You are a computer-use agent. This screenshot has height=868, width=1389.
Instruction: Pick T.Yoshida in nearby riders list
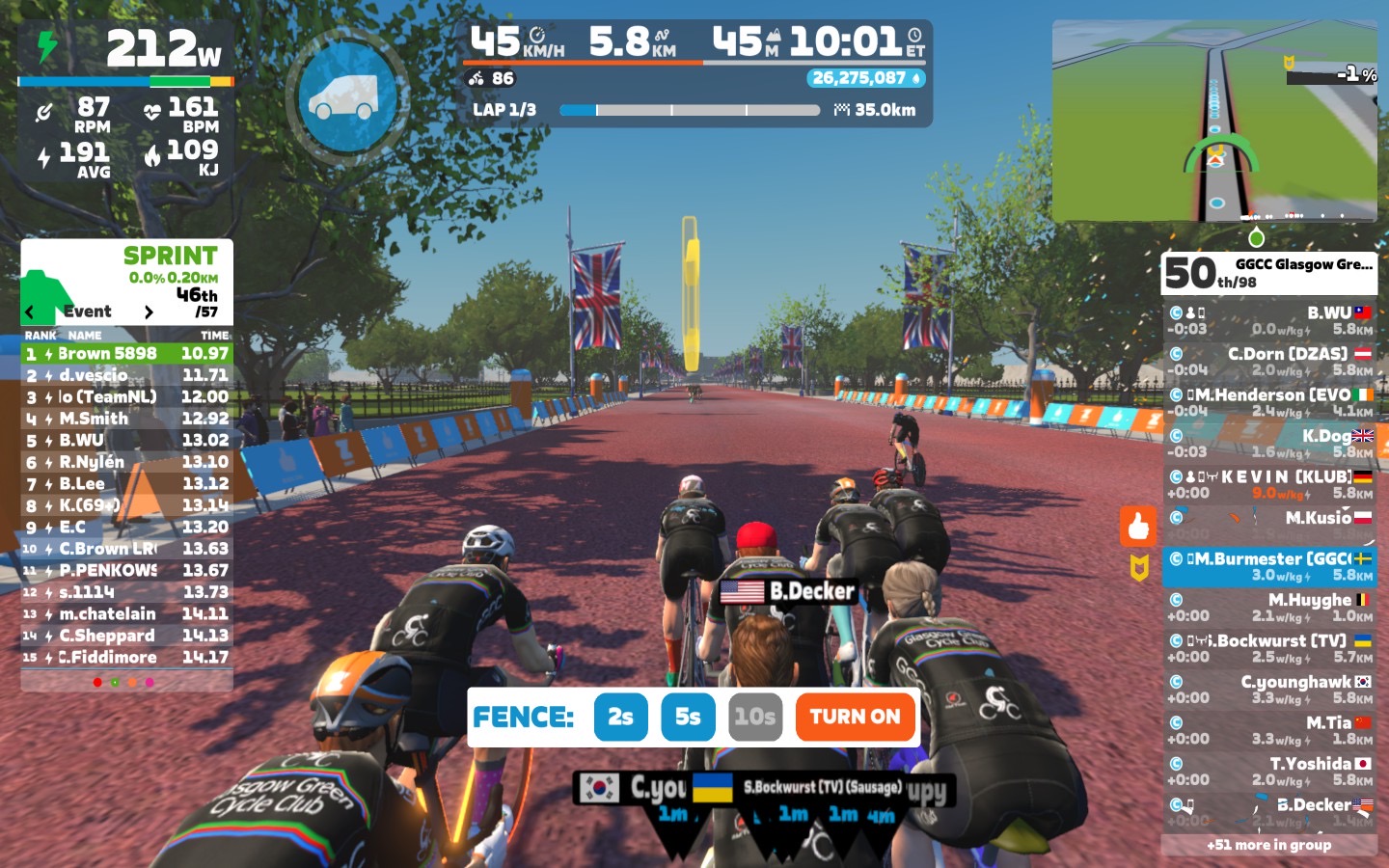[1268, 772]
